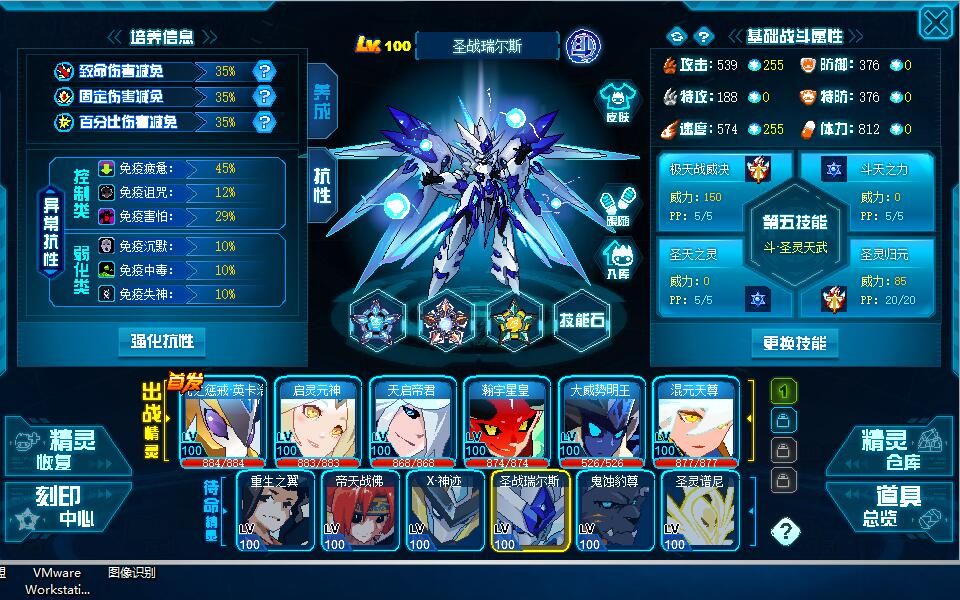Screen dimensions: 960x600
Task: Click help icon beside 致命伤害减免
Action: (x=264, y=71)
